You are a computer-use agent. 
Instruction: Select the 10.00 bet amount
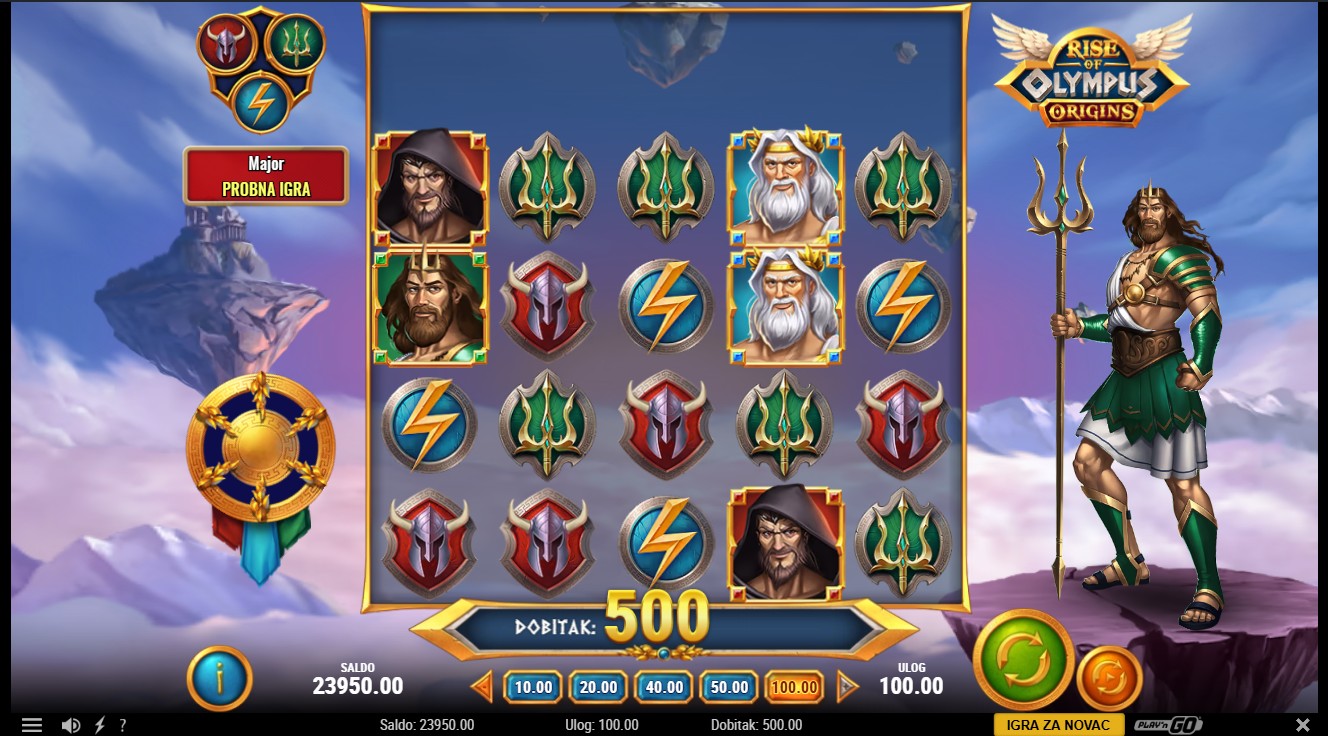[533, 687]
